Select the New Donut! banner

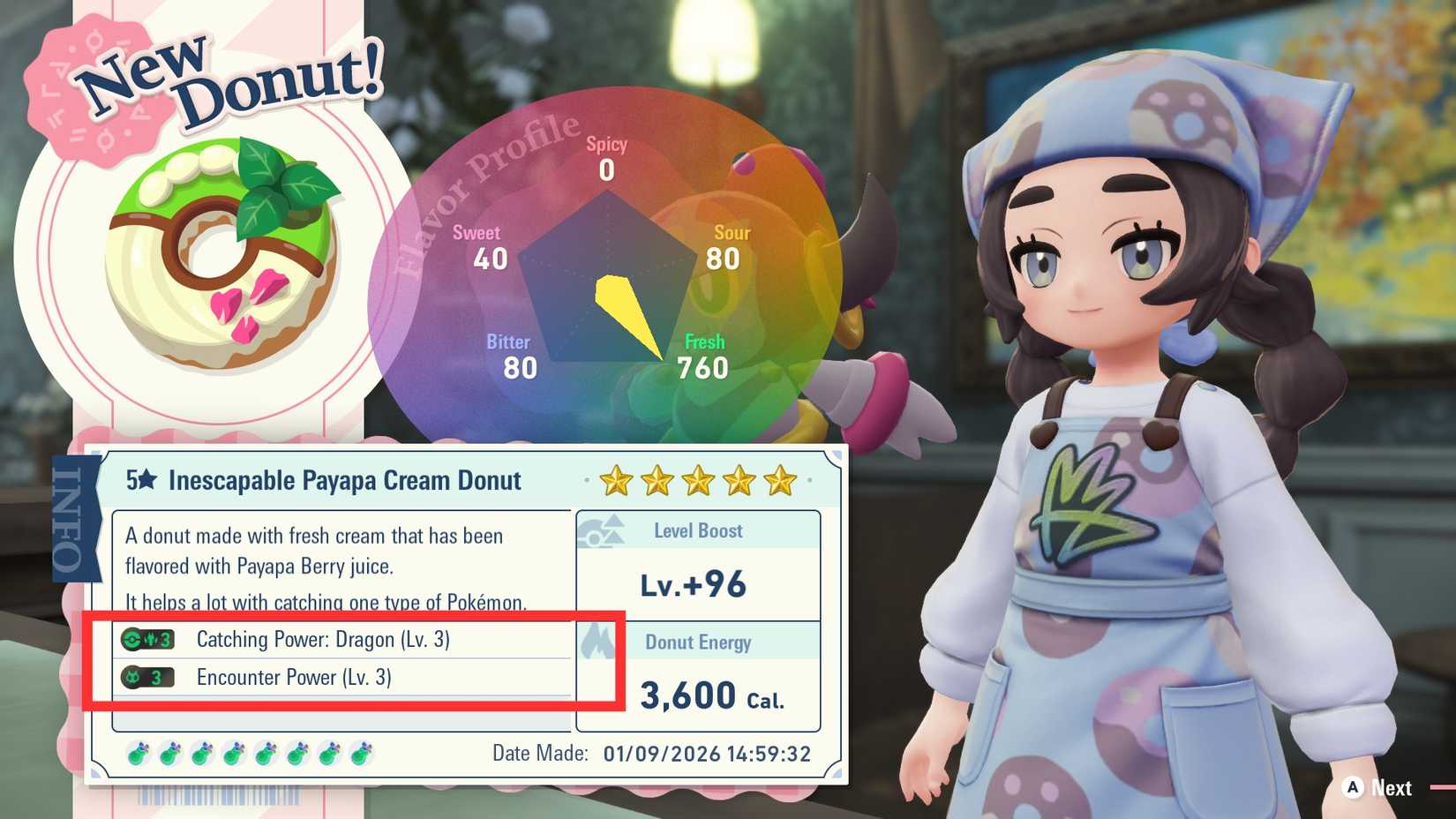click(x=225, y=79)
